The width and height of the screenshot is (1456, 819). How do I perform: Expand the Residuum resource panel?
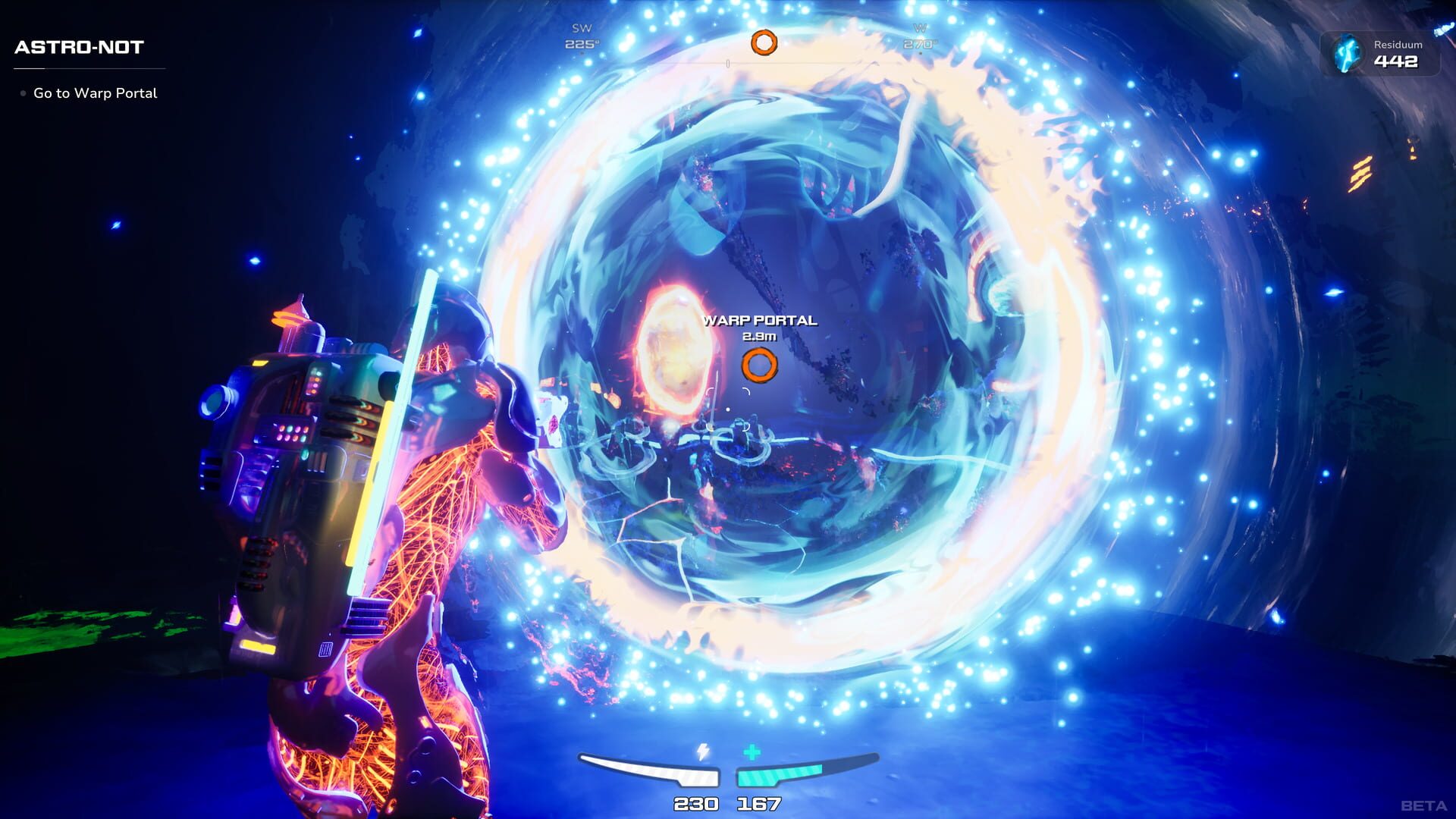coord(1380,55)
